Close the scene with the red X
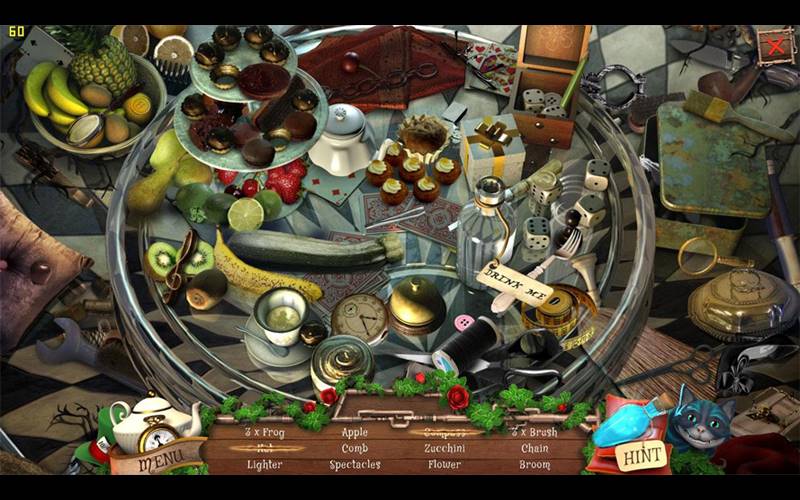Screen dimensions: 800x500 [x=774, y=45]
